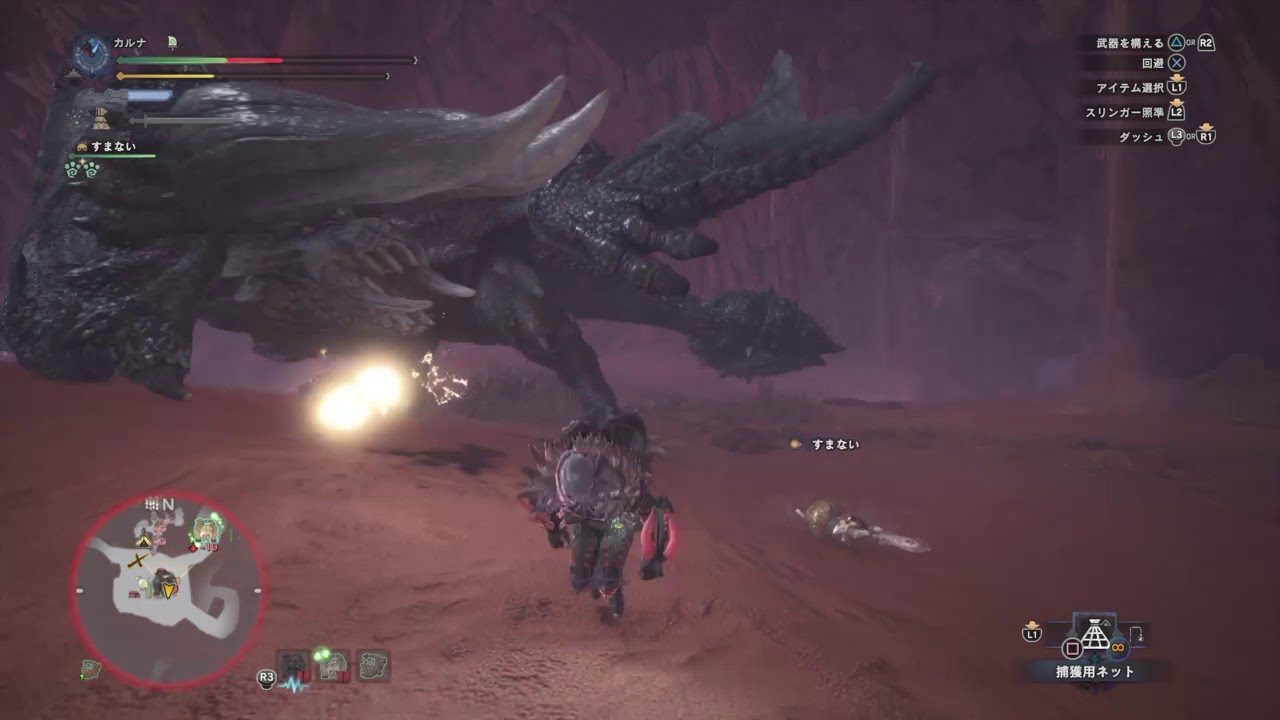Select the next item beside capture net

pyautogui.click(x=1137, y=635)
